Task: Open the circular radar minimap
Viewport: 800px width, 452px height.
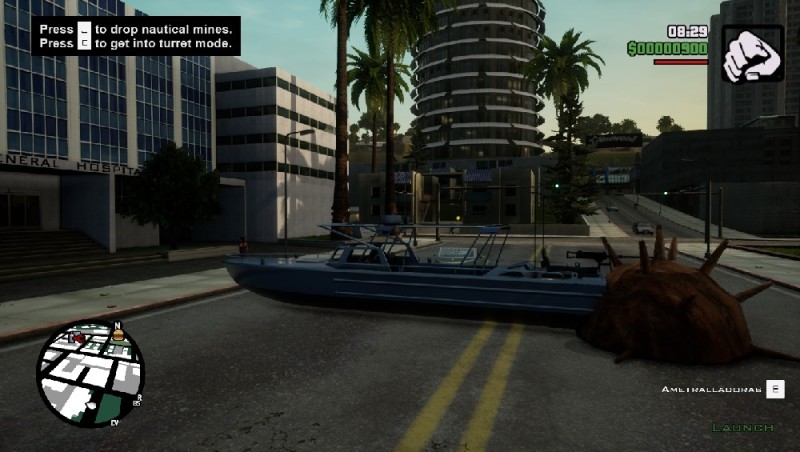Action: click(x=90, y=374)
